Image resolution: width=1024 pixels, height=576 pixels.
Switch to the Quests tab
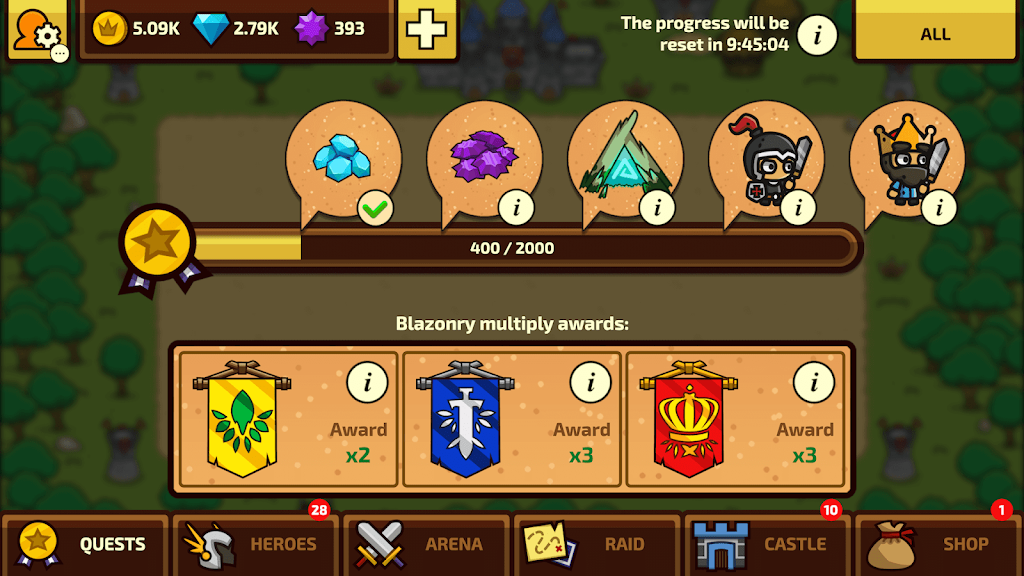[x=85, y=544]
